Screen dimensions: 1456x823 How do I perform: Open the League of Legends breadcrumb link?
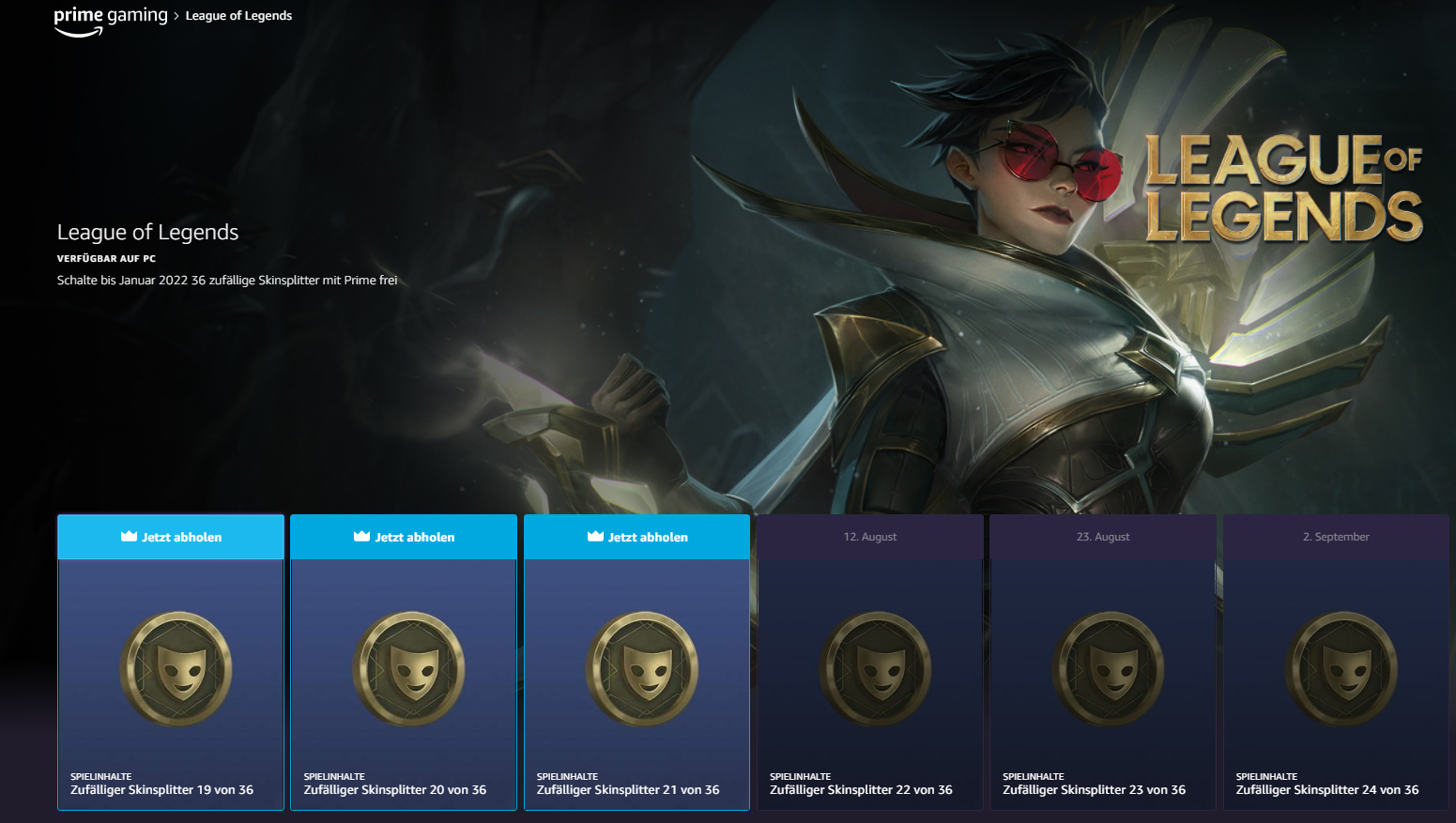(x=238, y=16)
